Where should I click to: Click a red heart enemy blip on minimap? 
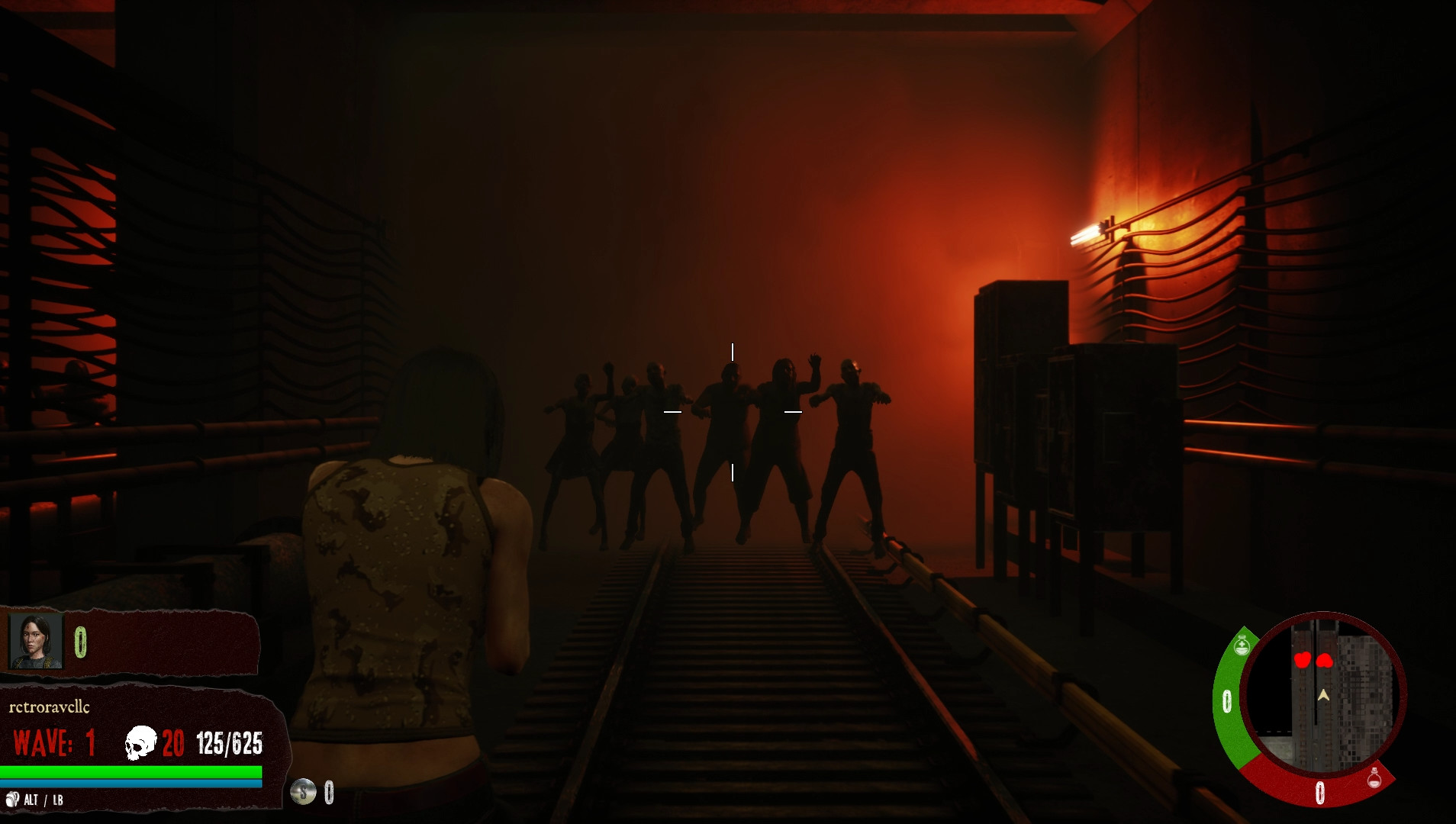1304,660
